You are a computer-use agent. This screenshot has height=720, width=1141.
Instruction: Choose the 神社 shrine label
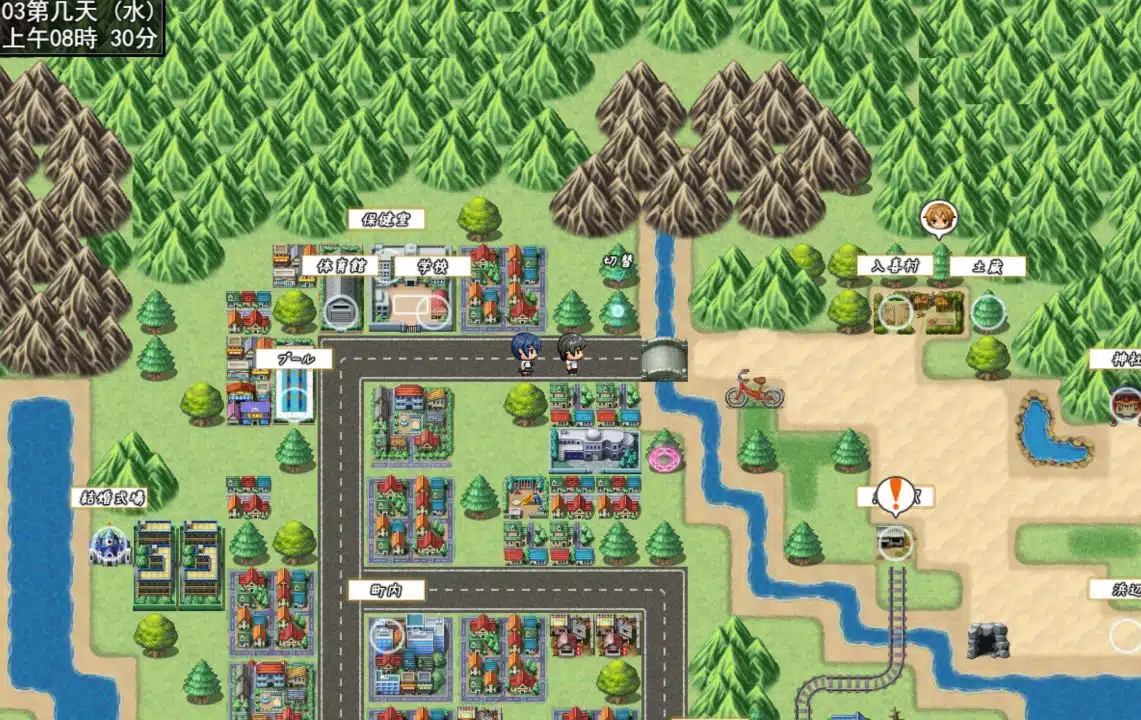pos(1118,359)
